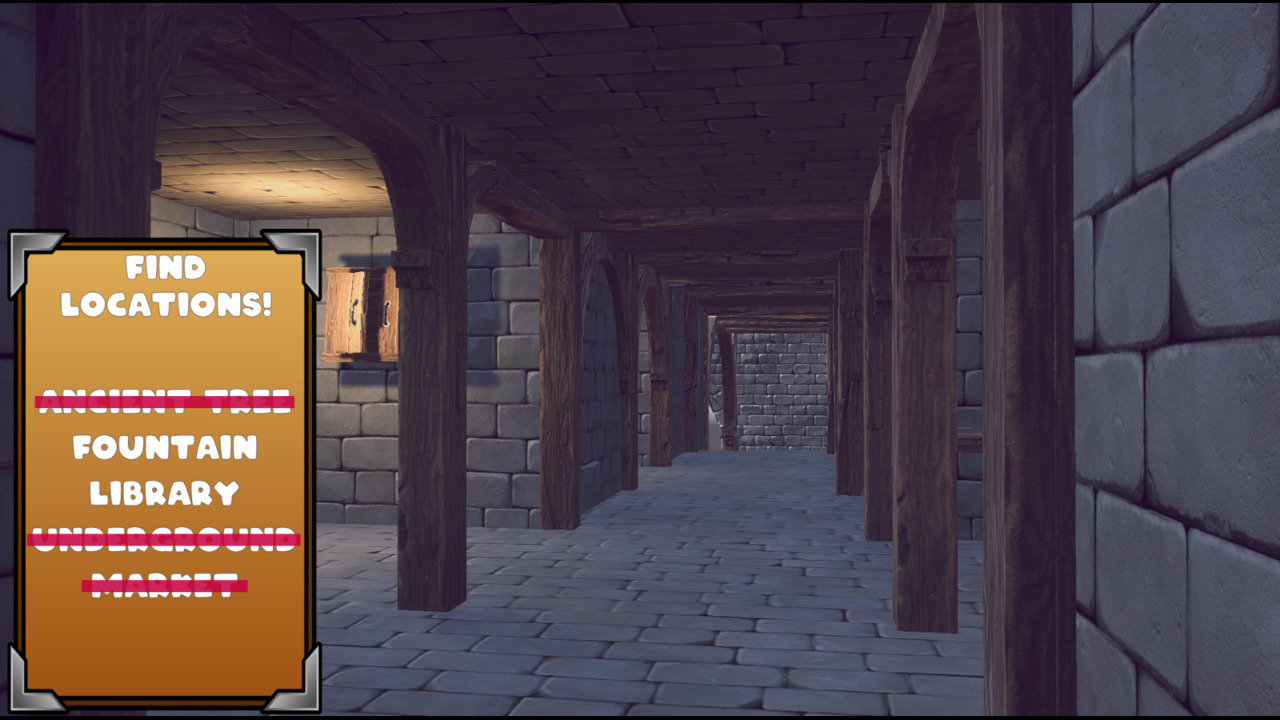This screenshot has height=720, width=1280.
Task: Toggle the strikethrough on the Fountain objective
Action: click(163, 448)
